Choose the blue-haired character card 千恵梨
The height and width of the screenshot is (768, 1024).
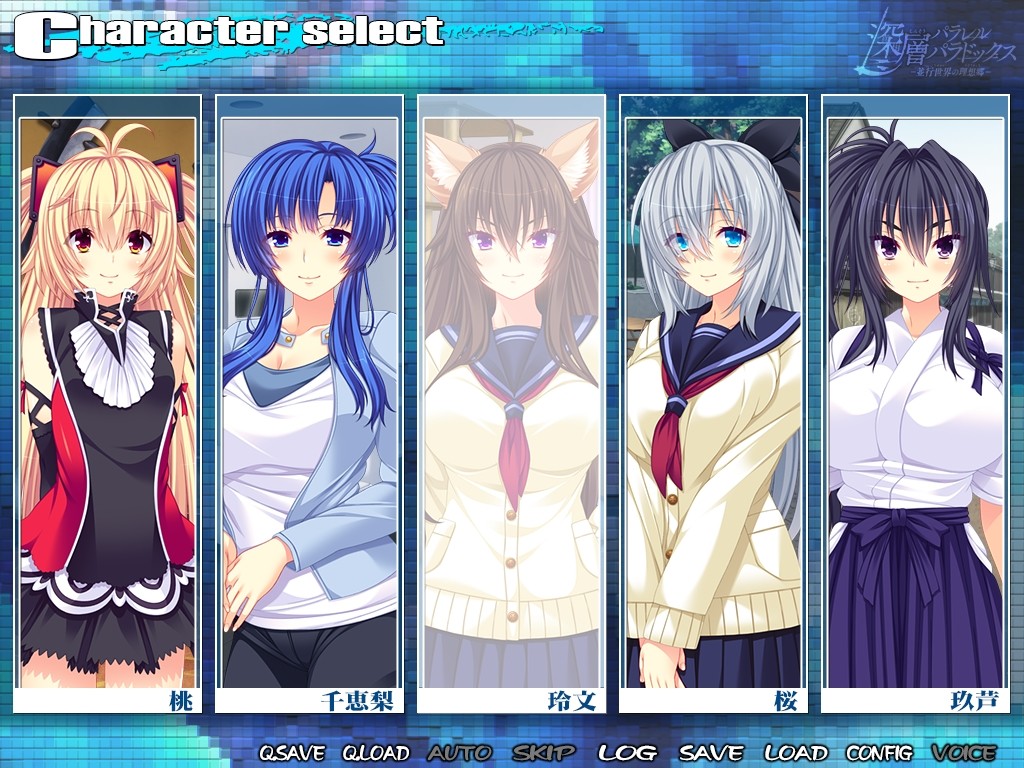pyautogui.click(x=310, y=400)
